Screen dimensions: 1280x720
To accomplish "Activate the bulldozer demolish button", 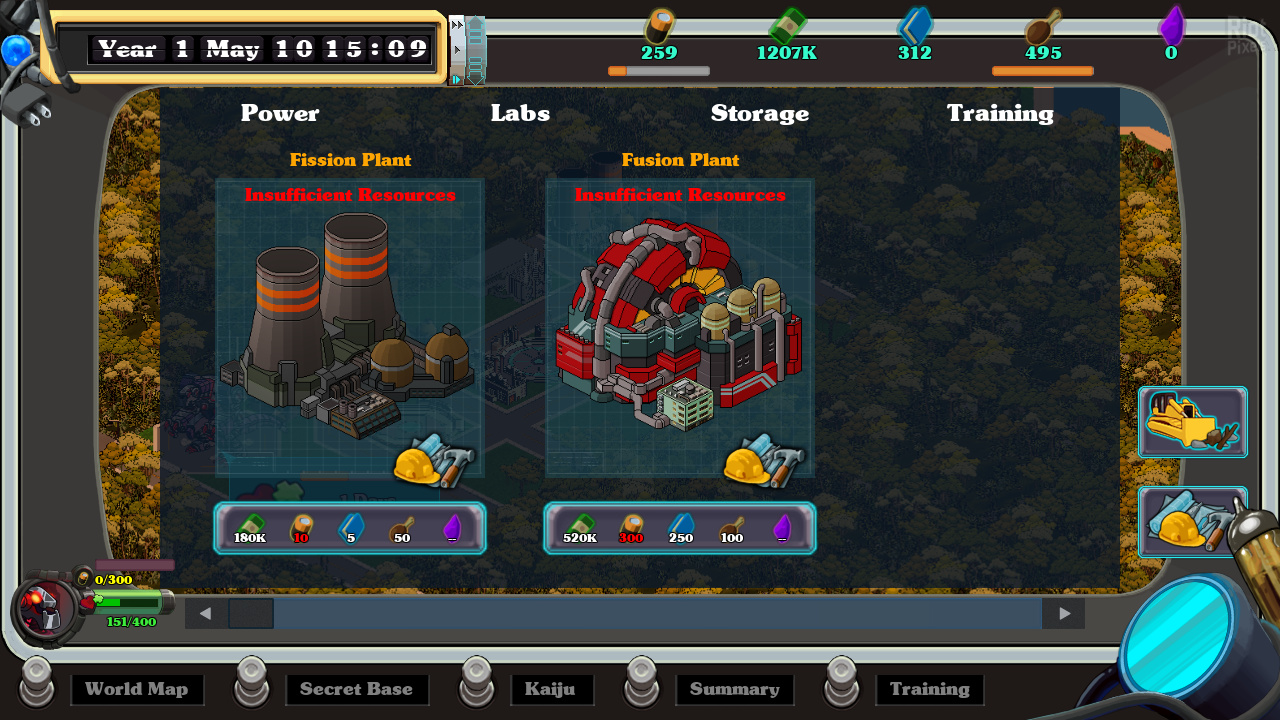I will [x=1192, y=422].
